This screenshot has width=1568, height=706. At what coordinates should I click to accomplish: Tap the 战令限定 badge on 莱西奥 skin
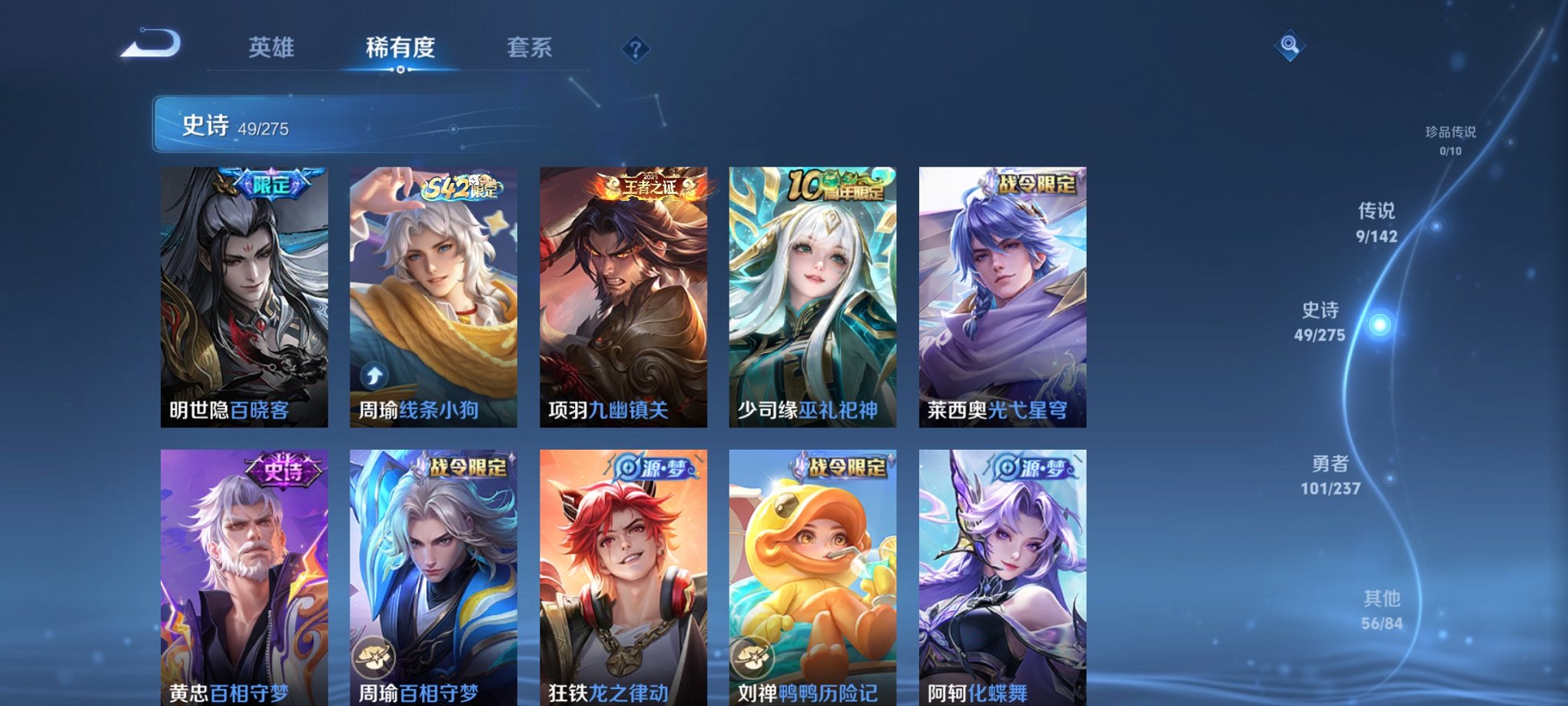(x=1039, y=185)
